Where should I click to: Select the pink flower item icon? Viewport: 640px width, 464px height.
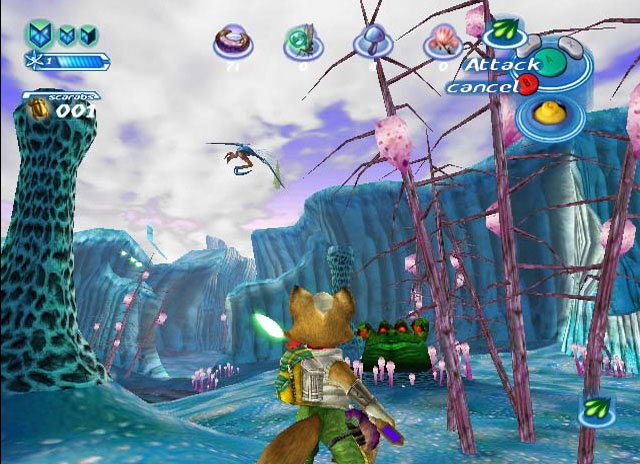pos(440,42)
